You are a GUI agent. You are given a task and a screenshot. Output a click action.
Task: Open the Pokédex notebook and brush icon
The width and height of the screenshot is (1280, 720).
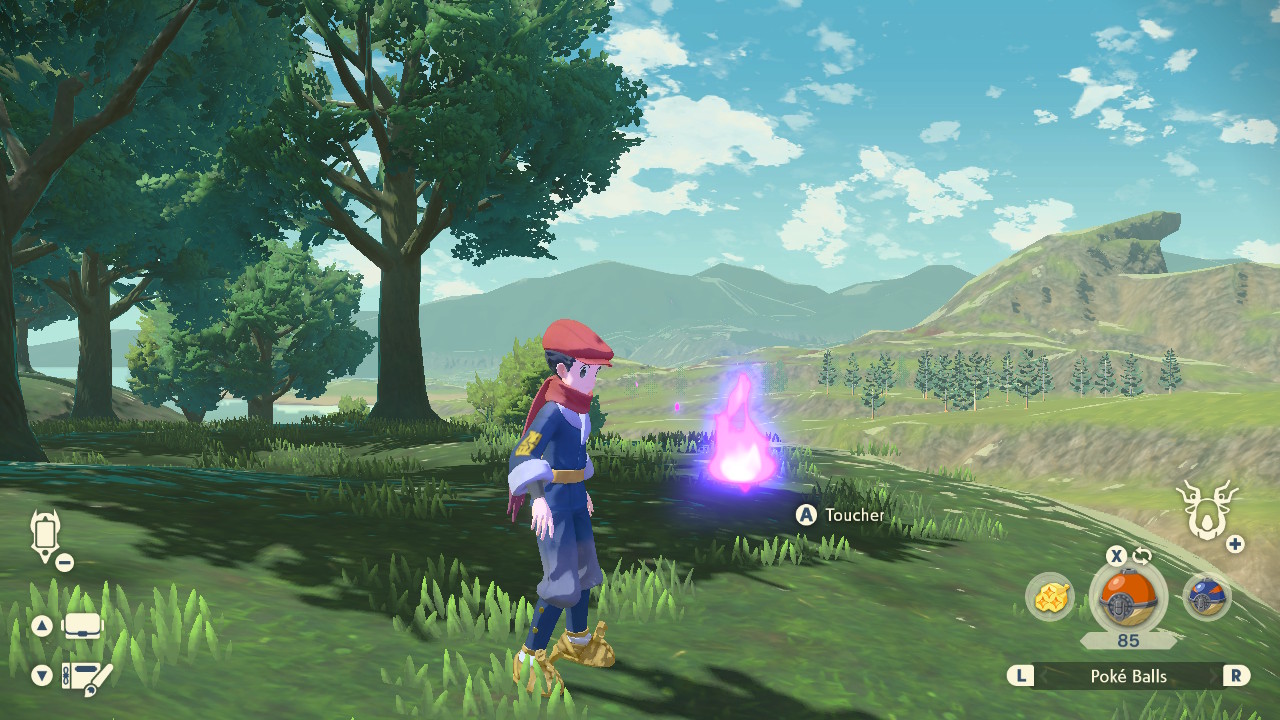tap(87, 677)
